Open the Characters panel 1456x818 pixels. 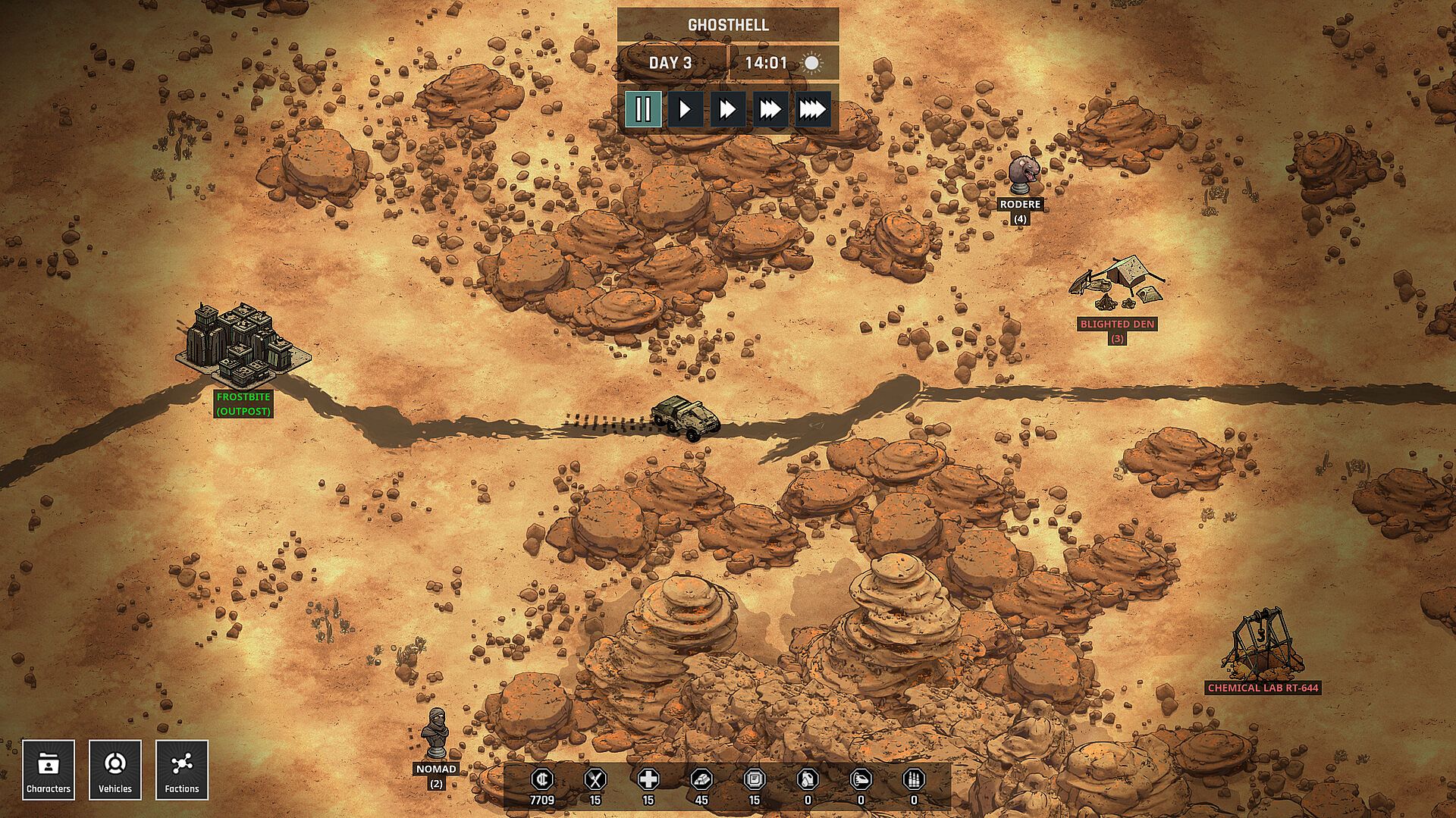(x=49, y=769)
